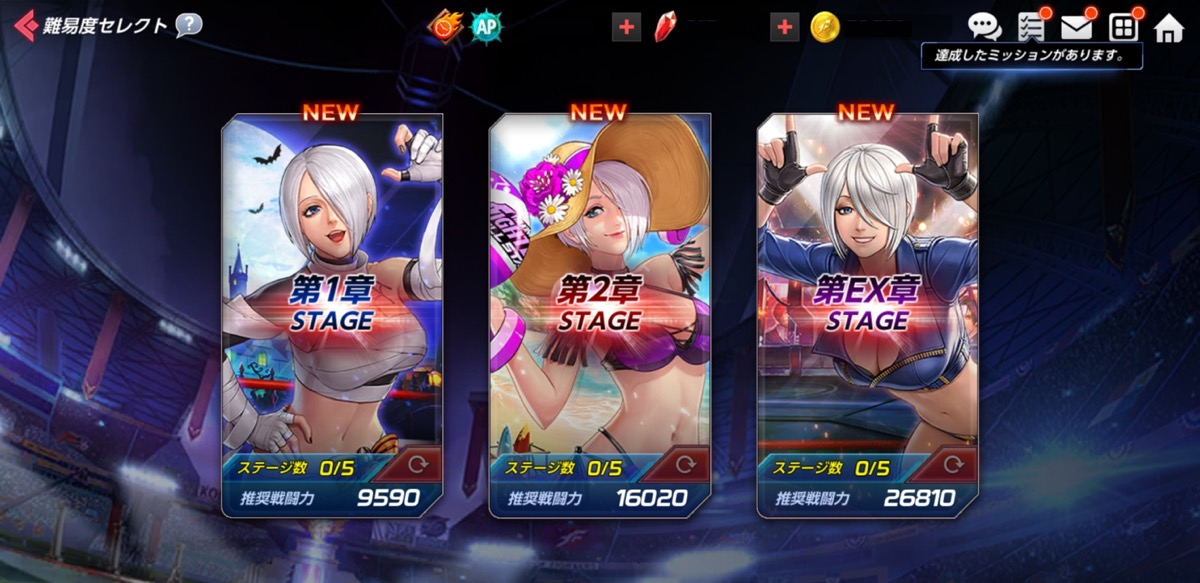This screenshot has height=583, width=1200.
Task: Reset Chapter 2 using its refresh button
Action: click(x=684, y=466)
